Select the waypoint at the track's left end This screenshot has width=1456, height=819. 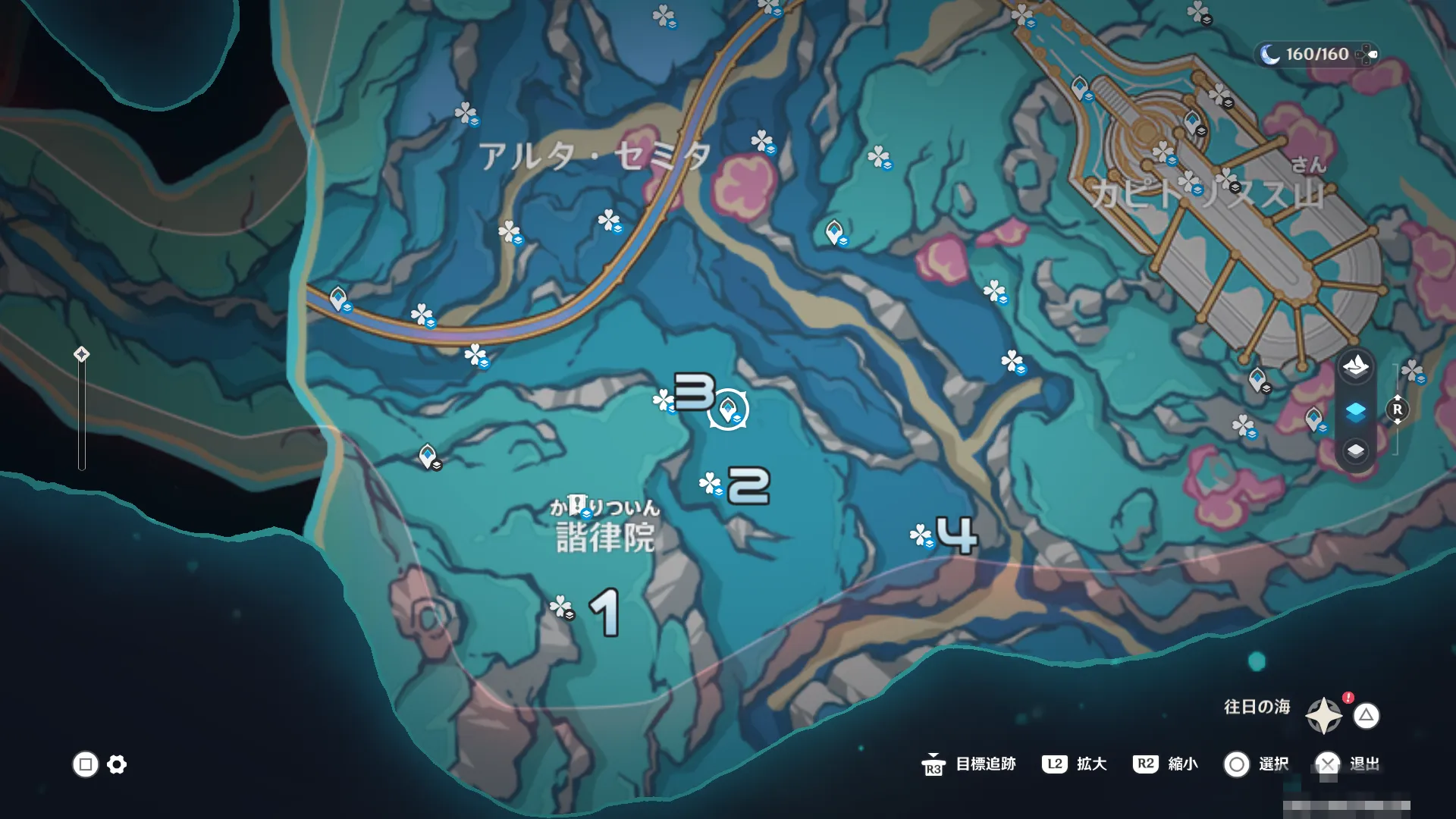tap(339, 298)
